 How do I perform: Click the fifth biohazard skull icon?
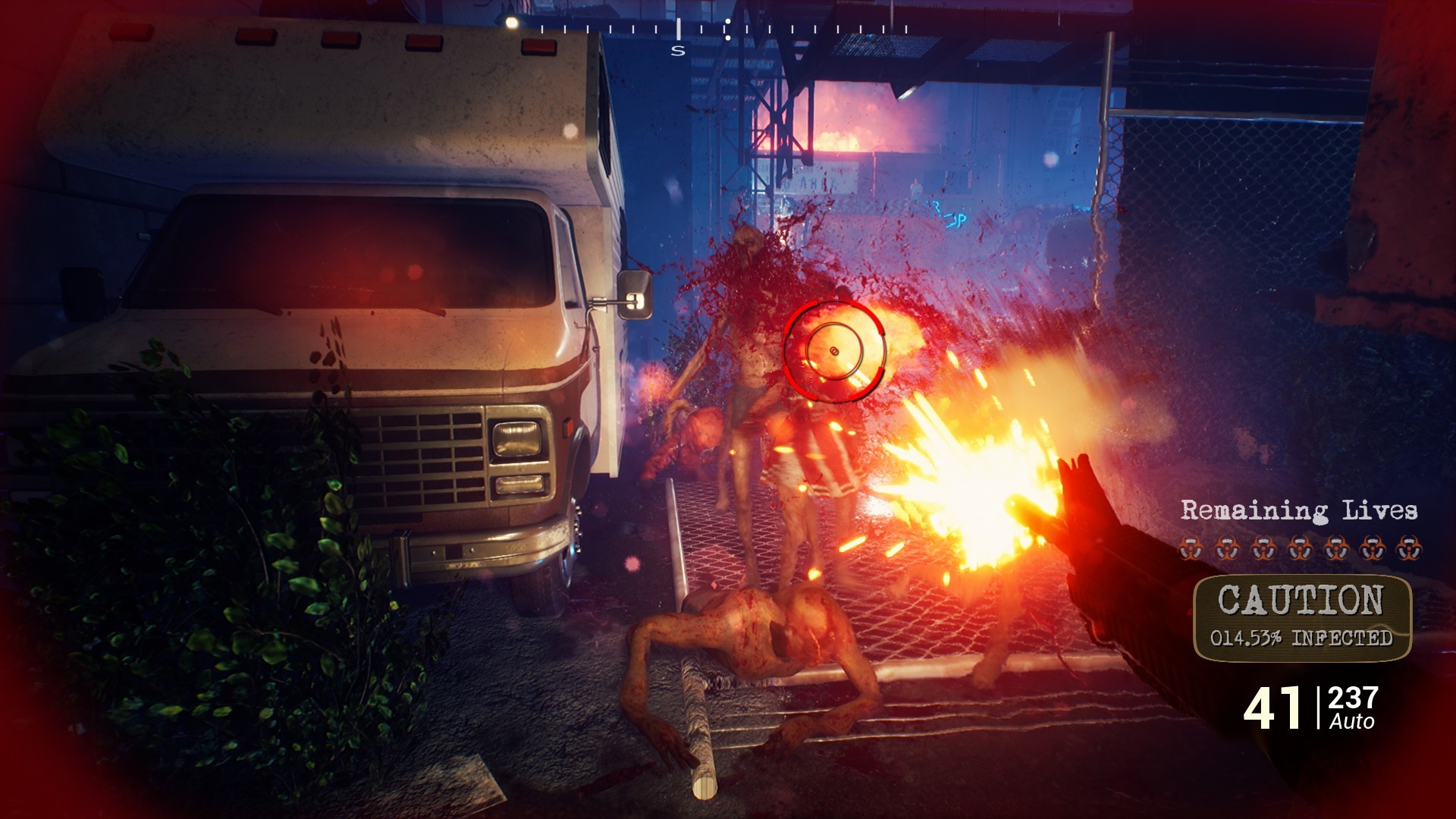click(1336, 547)
